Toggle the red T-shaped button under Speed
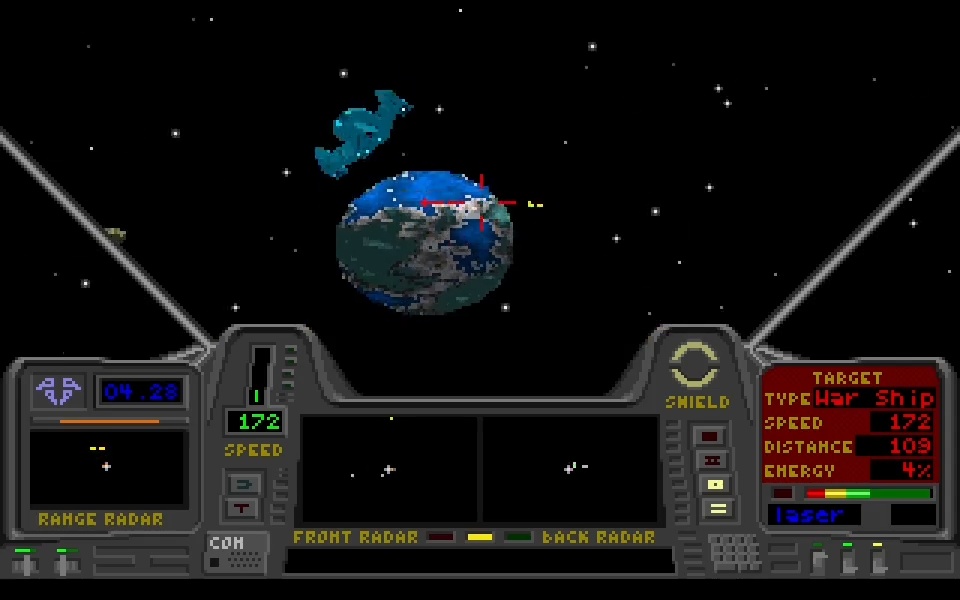The width and height of the screenshot is (960, 600). click(x=244, y=508)
